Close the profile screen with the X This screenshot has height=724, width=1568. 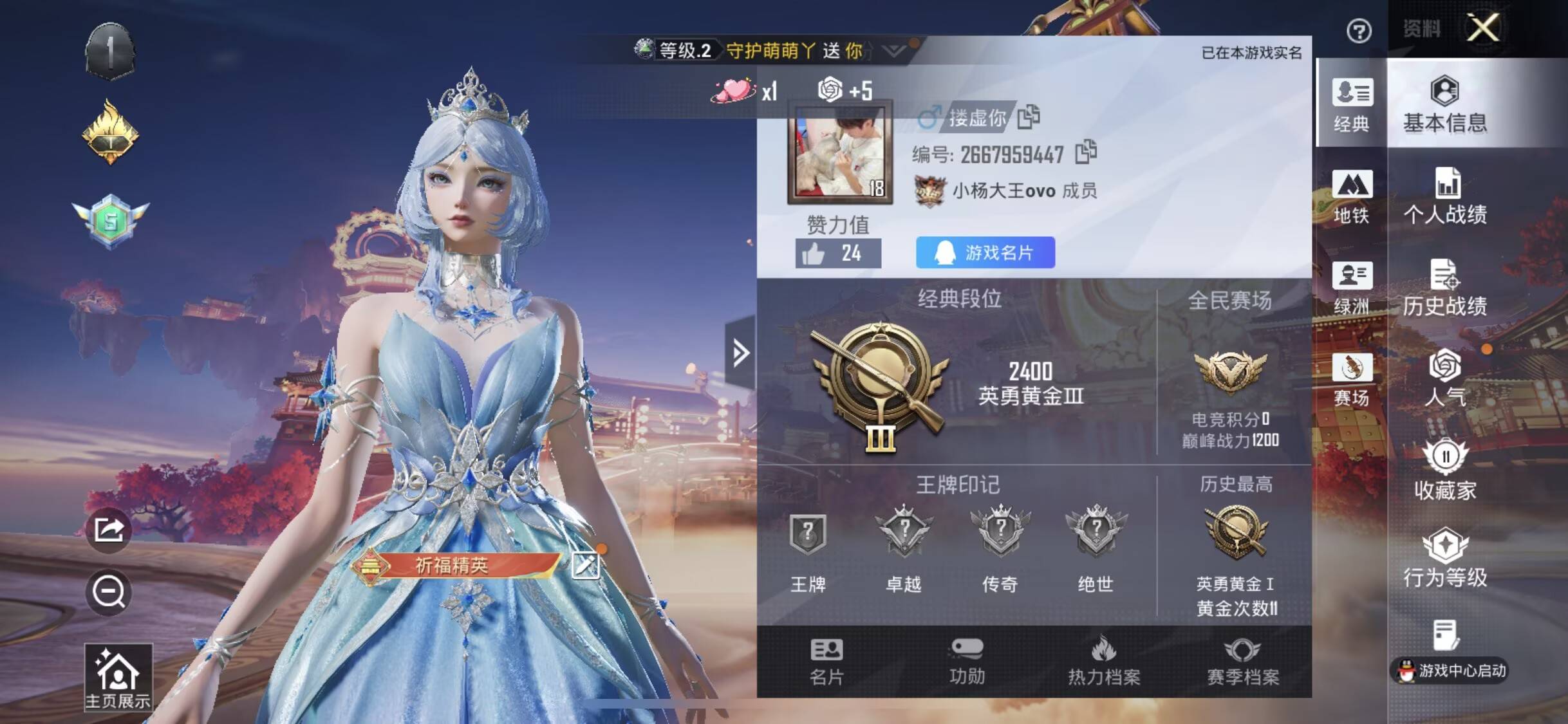pyautogui.click(x=1483, y=28)
